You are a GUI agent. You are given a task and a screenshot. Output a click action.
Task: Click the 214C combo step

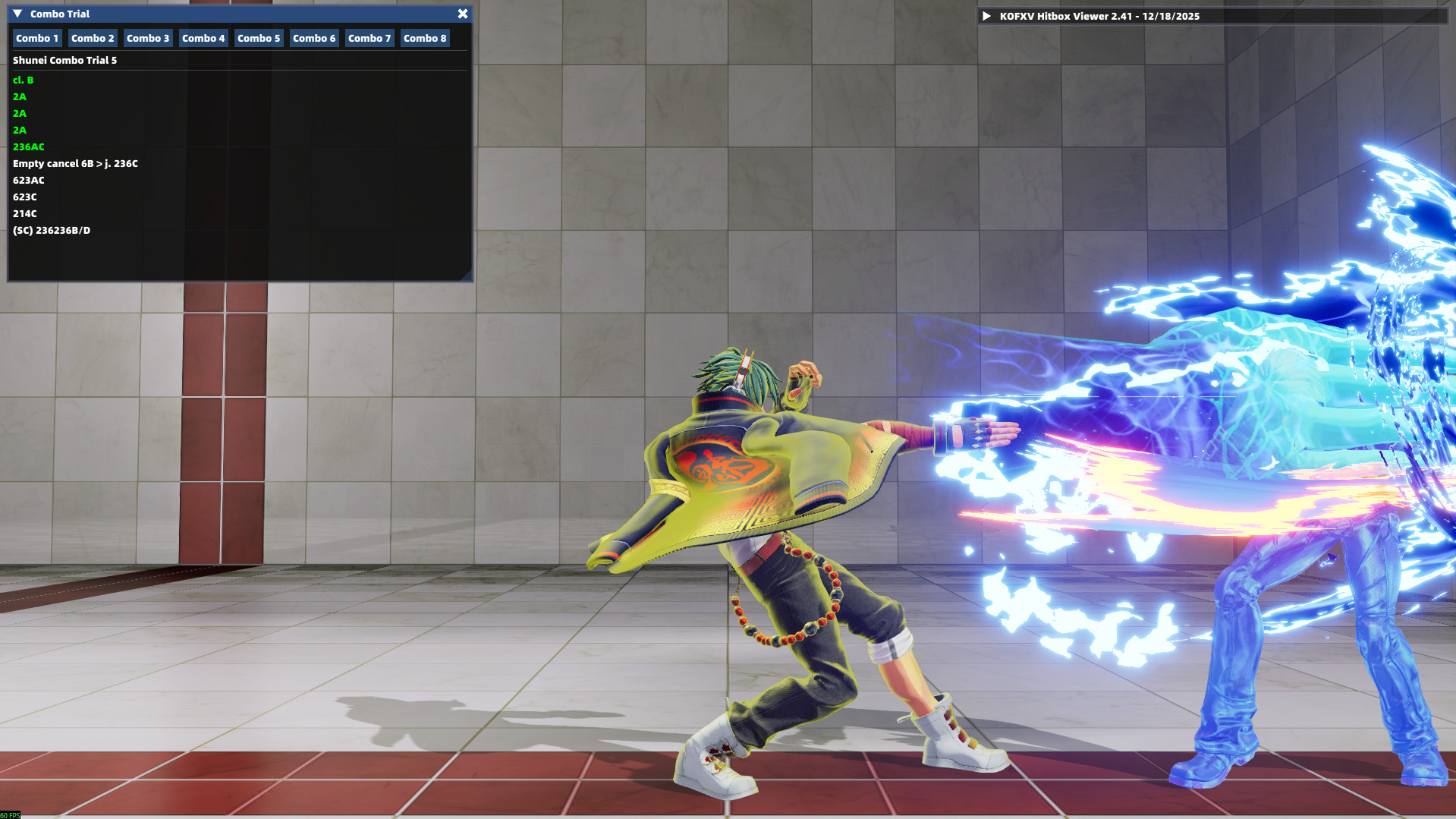[24, 213]
